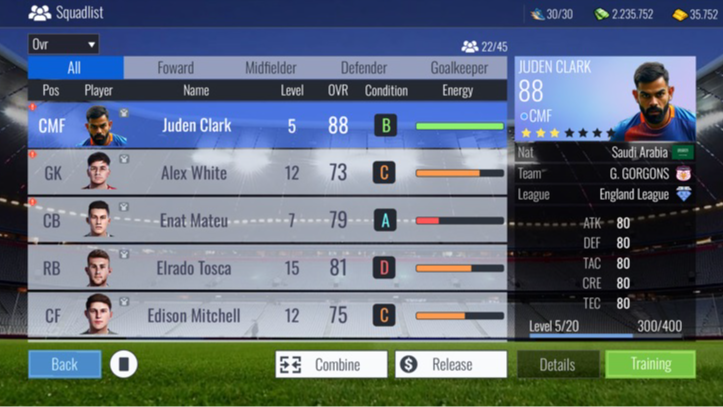Open the Ovr sort dropdown
The image size is (723, 407).
coord(64,44)
